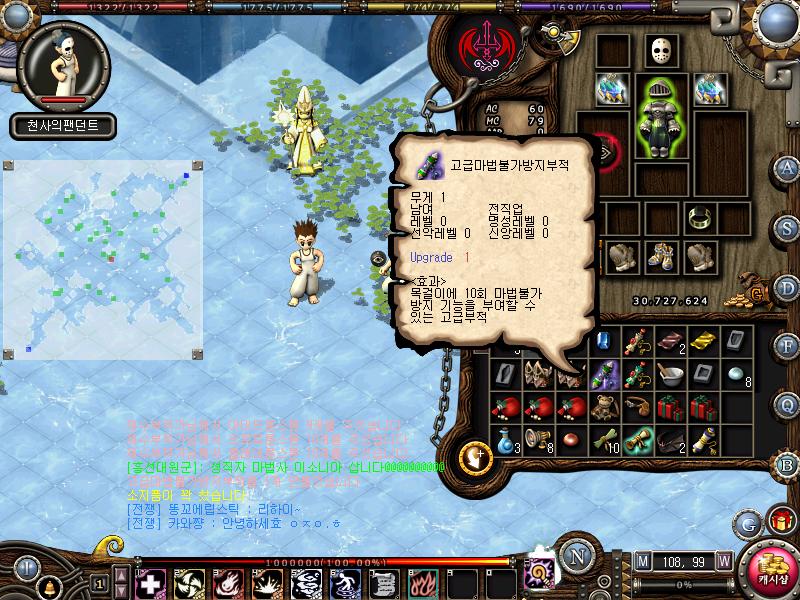Image resolution: width=800 pixels, height=600 pixels.
Task: Click the round A side button
Action: coord(788,168)
